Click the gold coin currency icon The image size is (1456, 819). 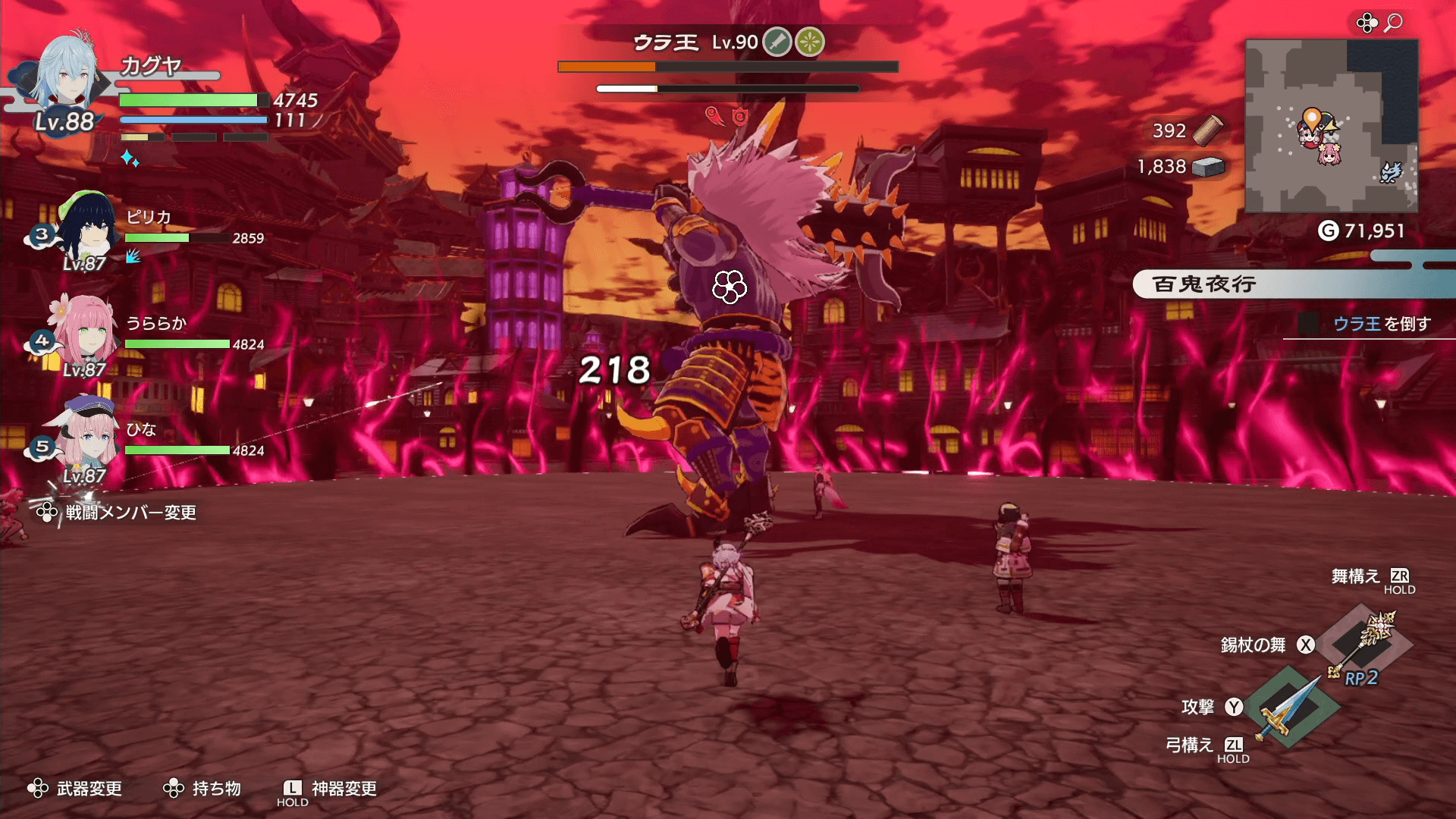click(x=1328, y=231)
